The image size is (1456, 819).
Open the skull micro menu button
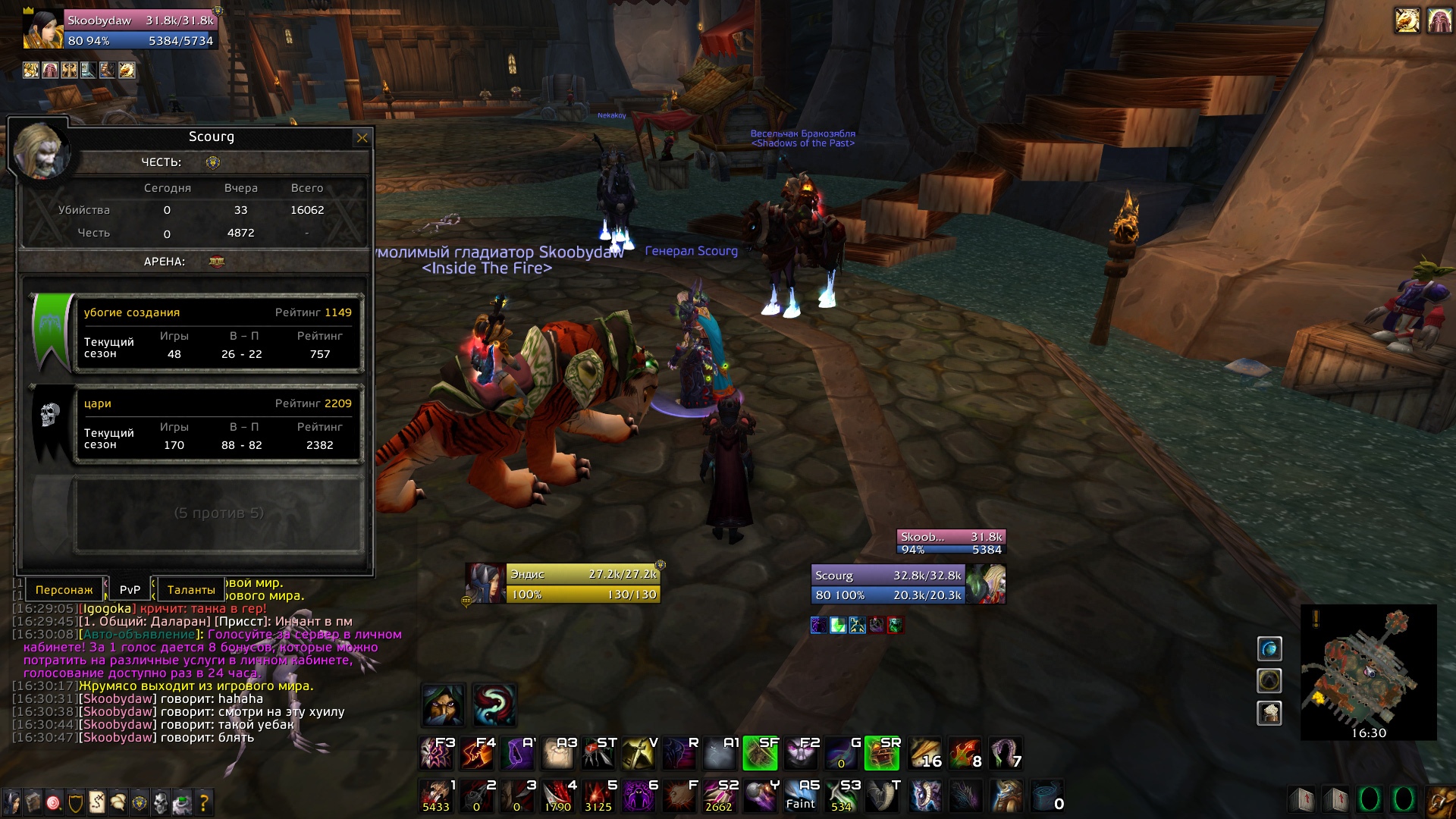(x=161, y=802)
